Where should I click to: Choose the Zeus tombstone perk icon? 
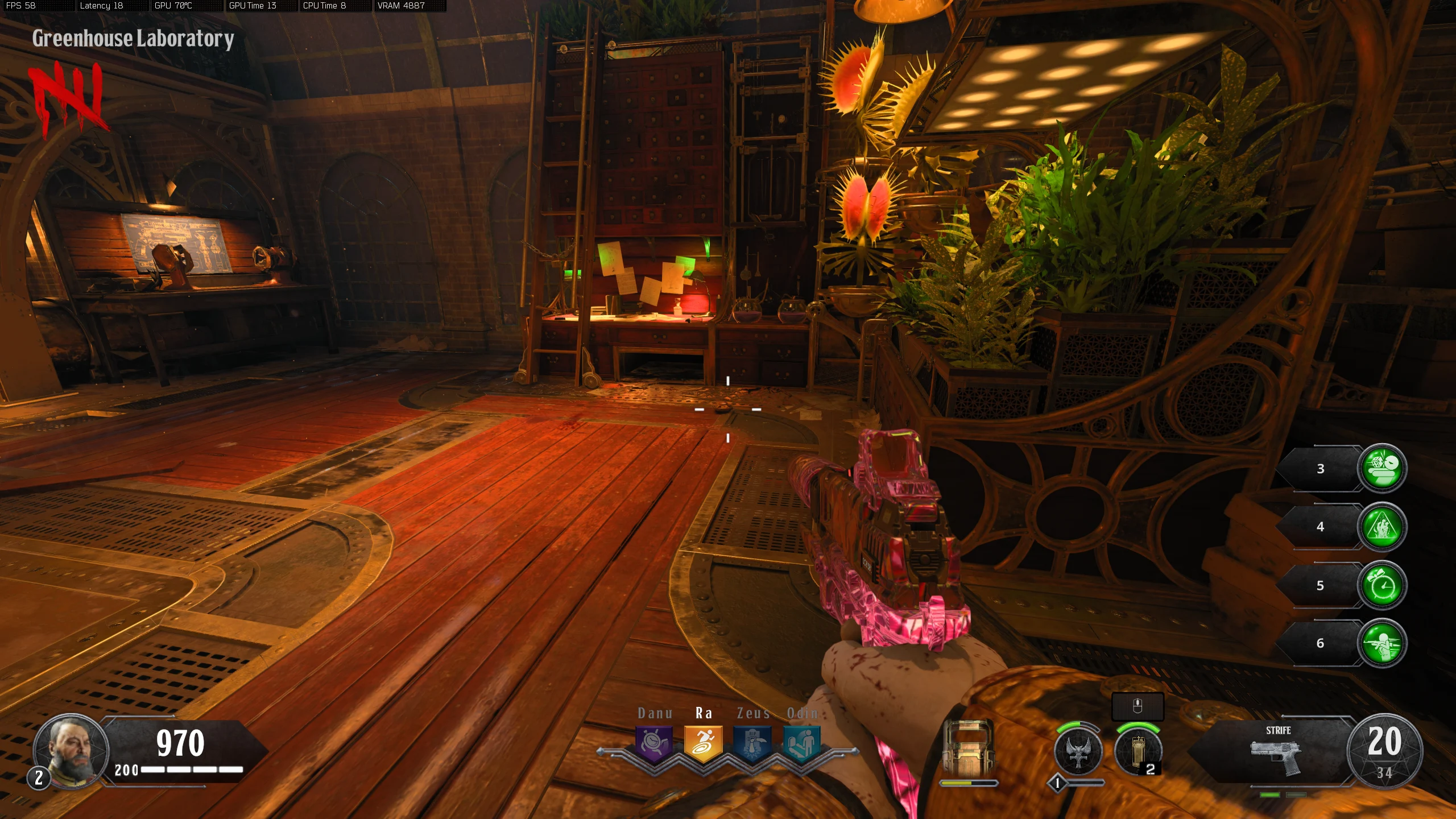[752, 743]
